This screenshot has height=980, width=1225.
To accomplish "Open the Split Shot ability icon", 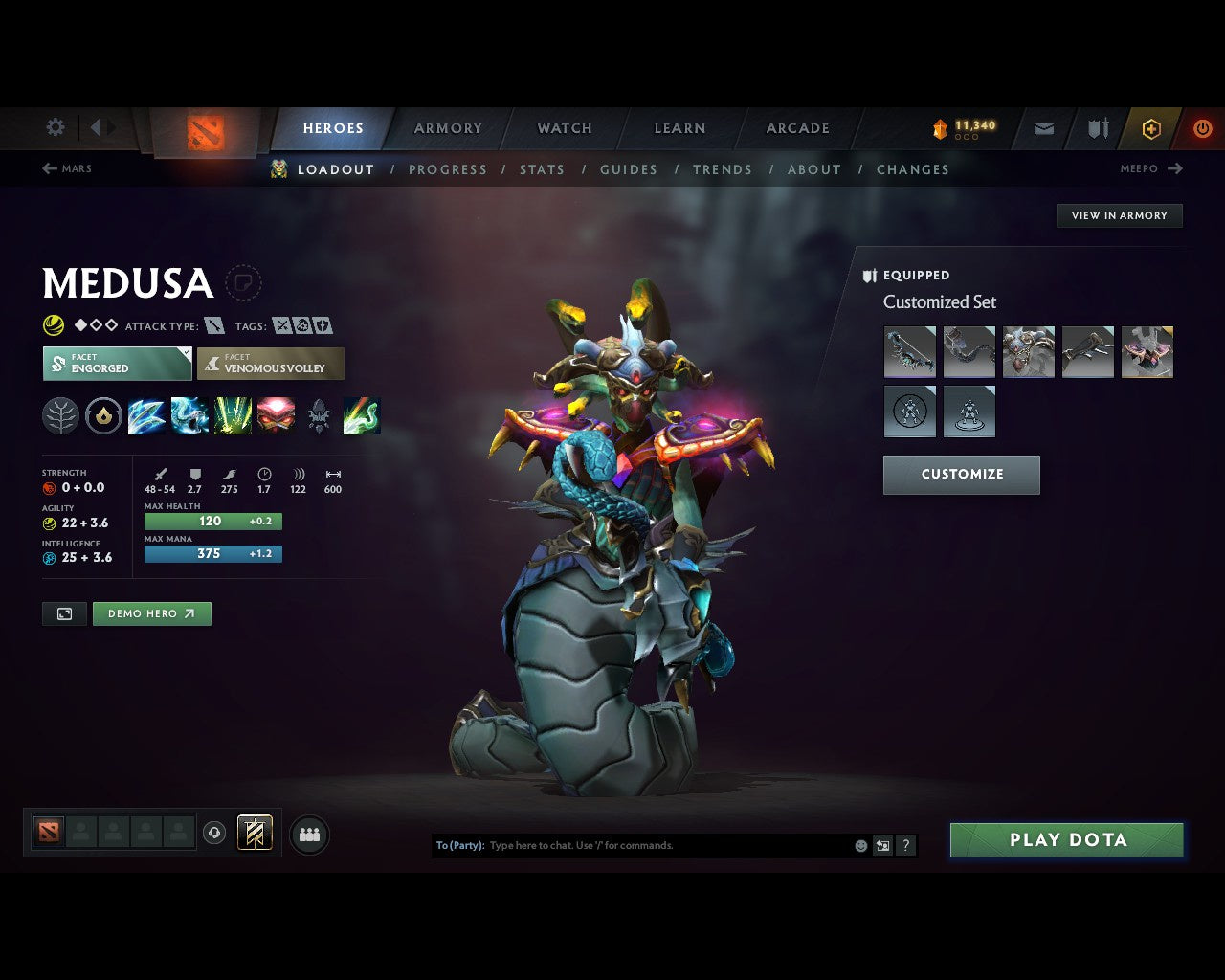I will tap(146, 415).
